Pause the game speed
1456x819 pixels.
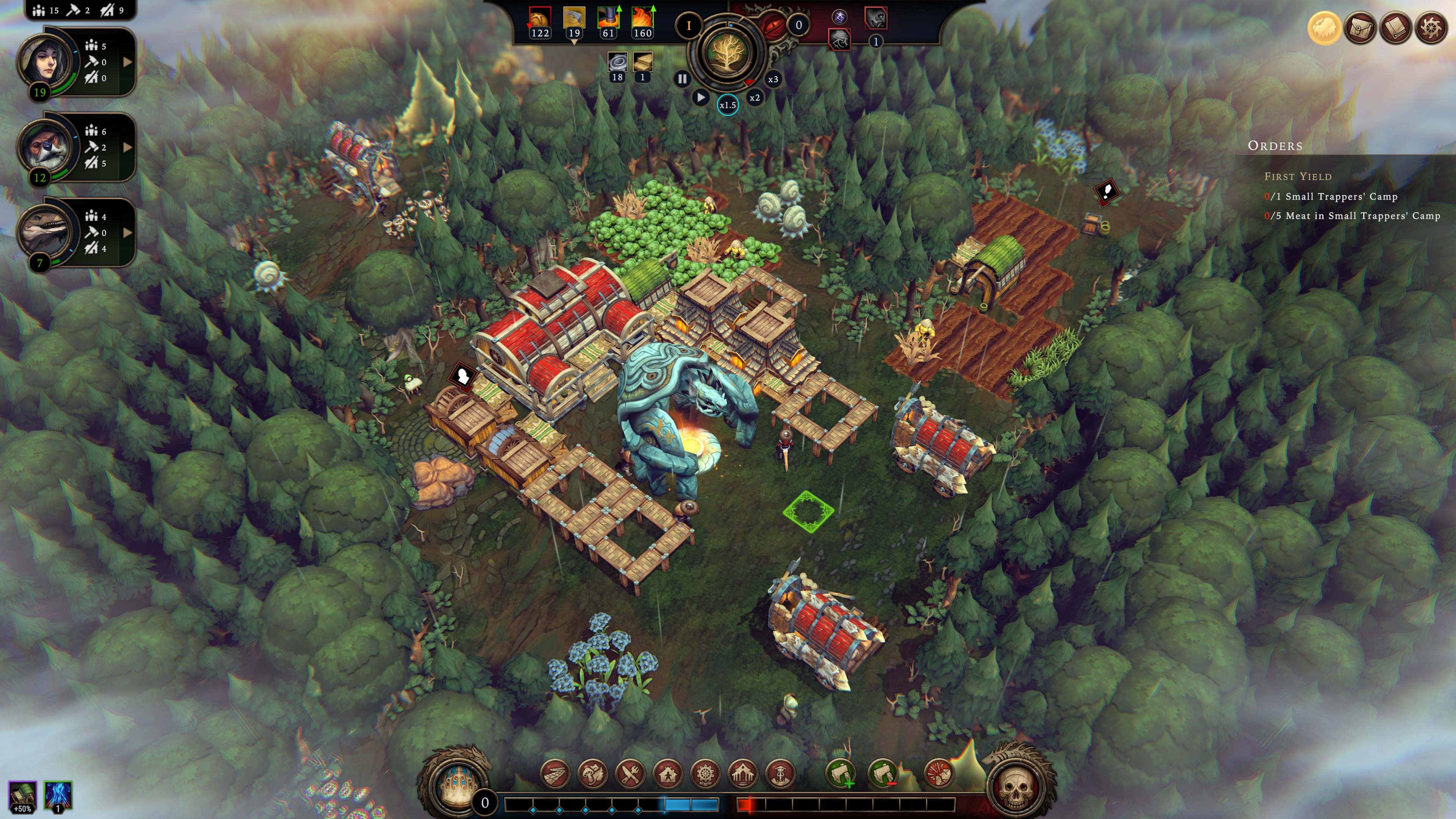(682, 79)
